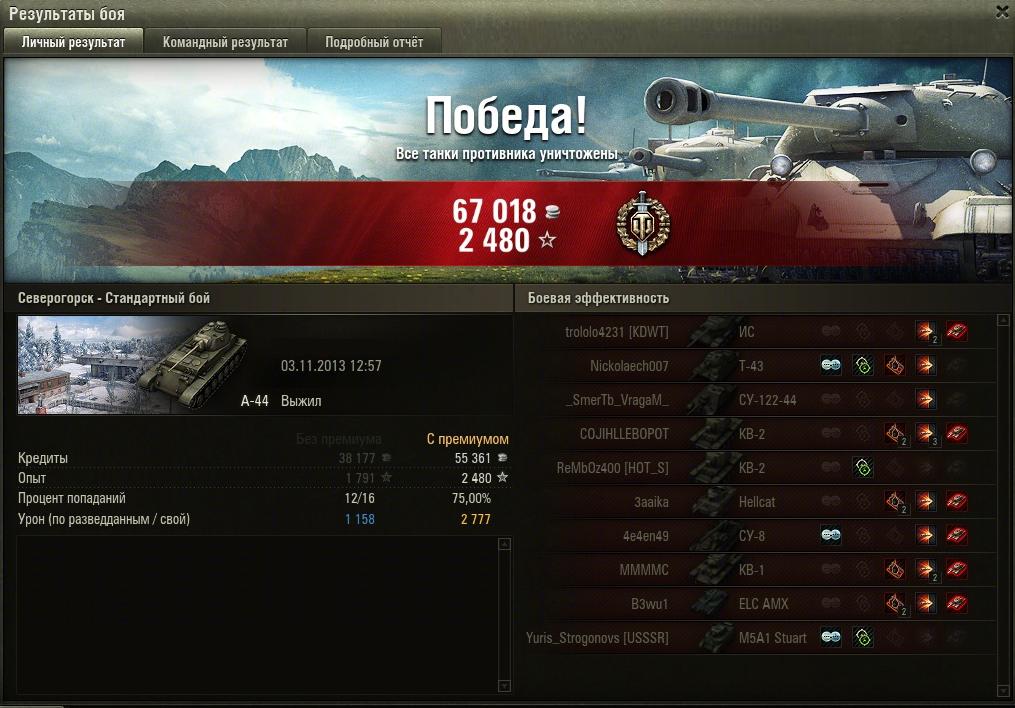Image resolution: width=1015 pixels, height=708 pixels.
Task: Open the Командный результат tab
Action: (x=225, y=42)
